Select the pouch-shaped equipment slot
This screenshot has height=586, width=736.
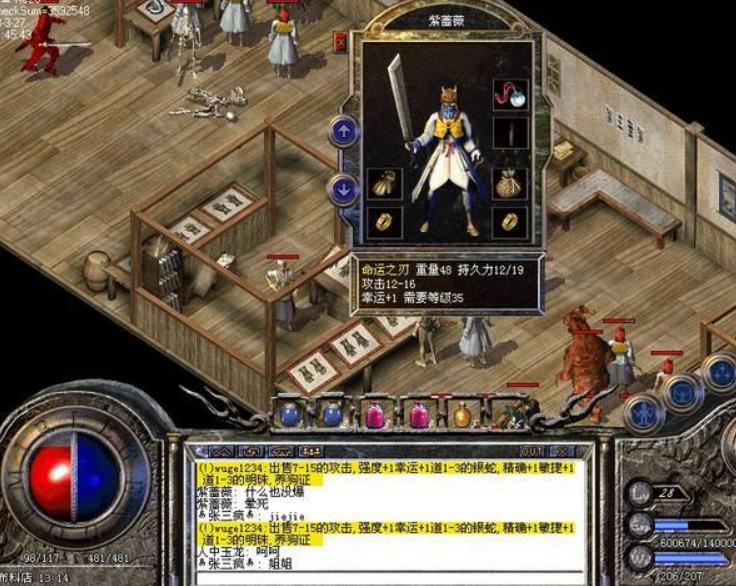click(x=510, y=182)
